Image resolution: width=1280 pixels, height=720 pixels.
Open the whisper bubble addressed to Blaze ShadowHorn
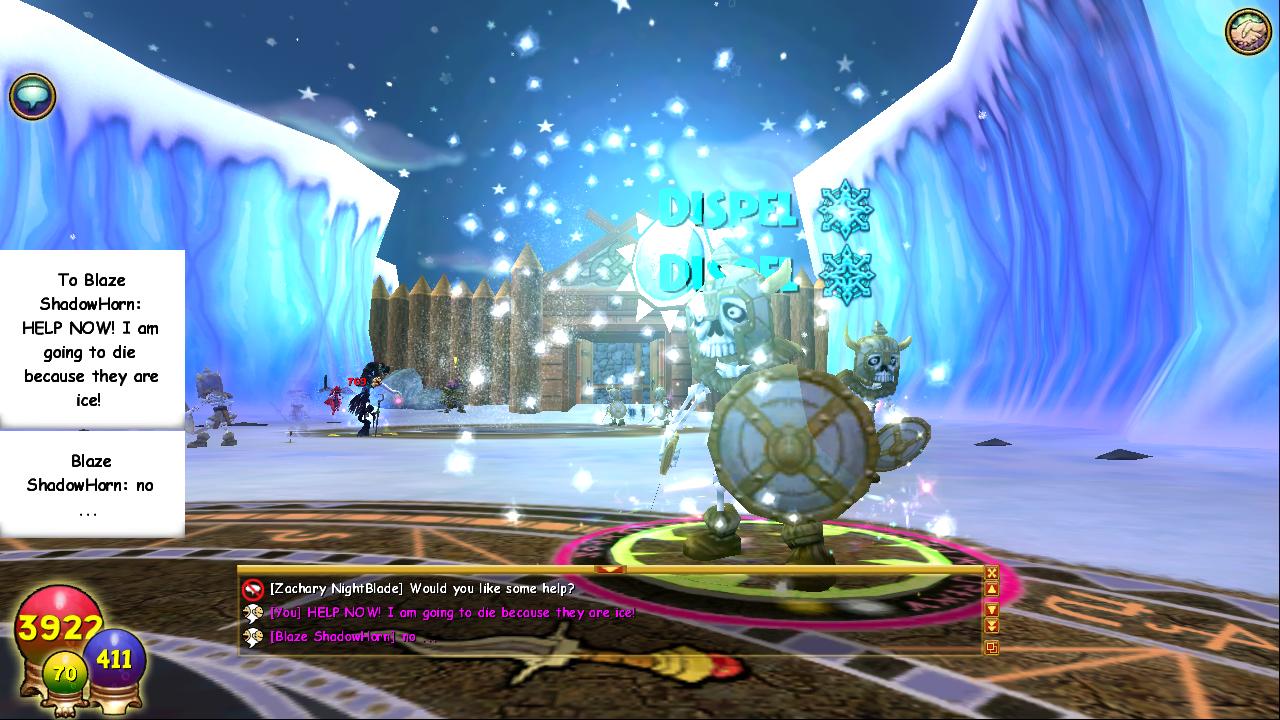pyautogui.click(x=92, y=339)
